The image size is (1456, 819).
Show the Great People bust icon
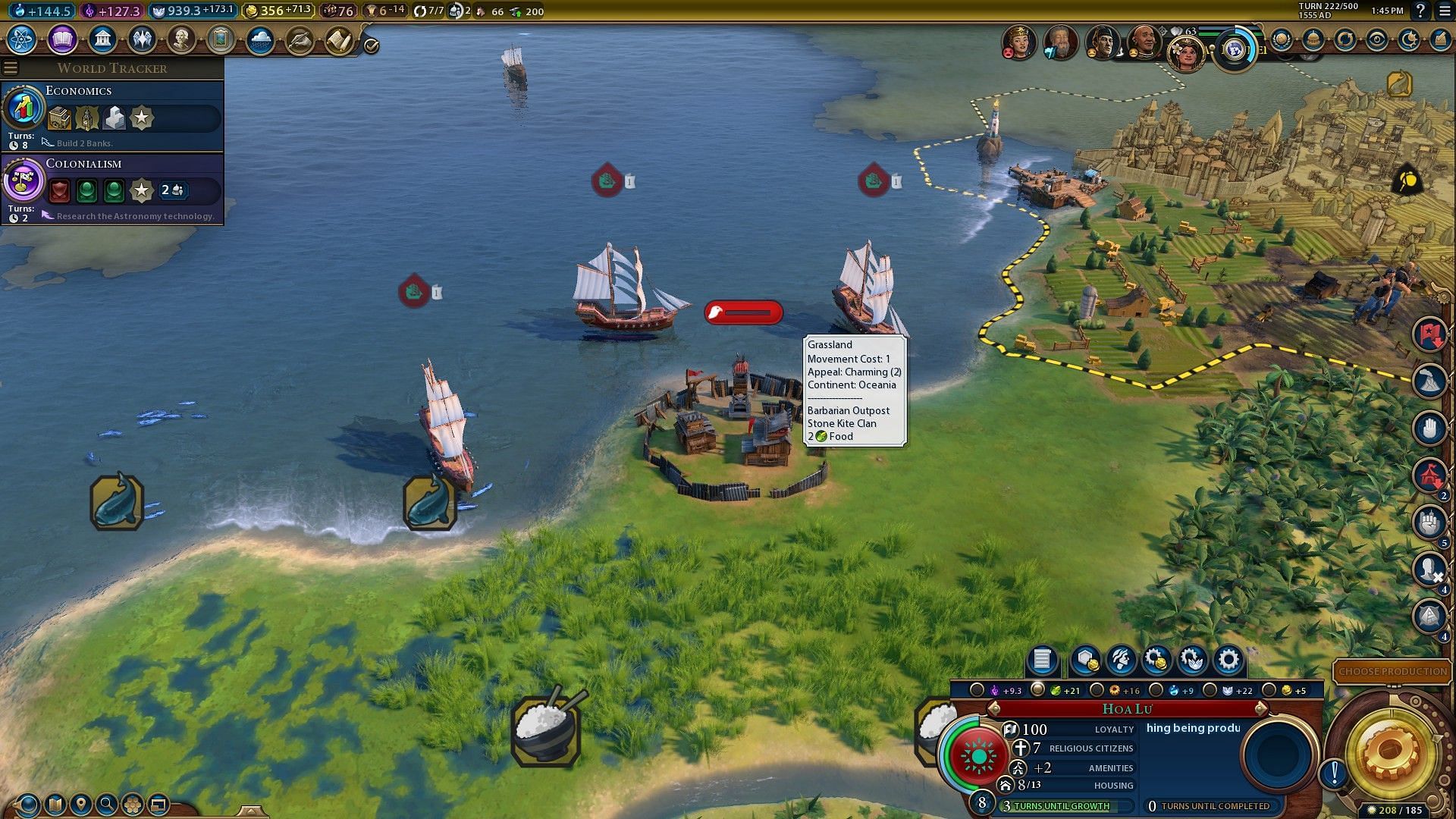(181, 39)
